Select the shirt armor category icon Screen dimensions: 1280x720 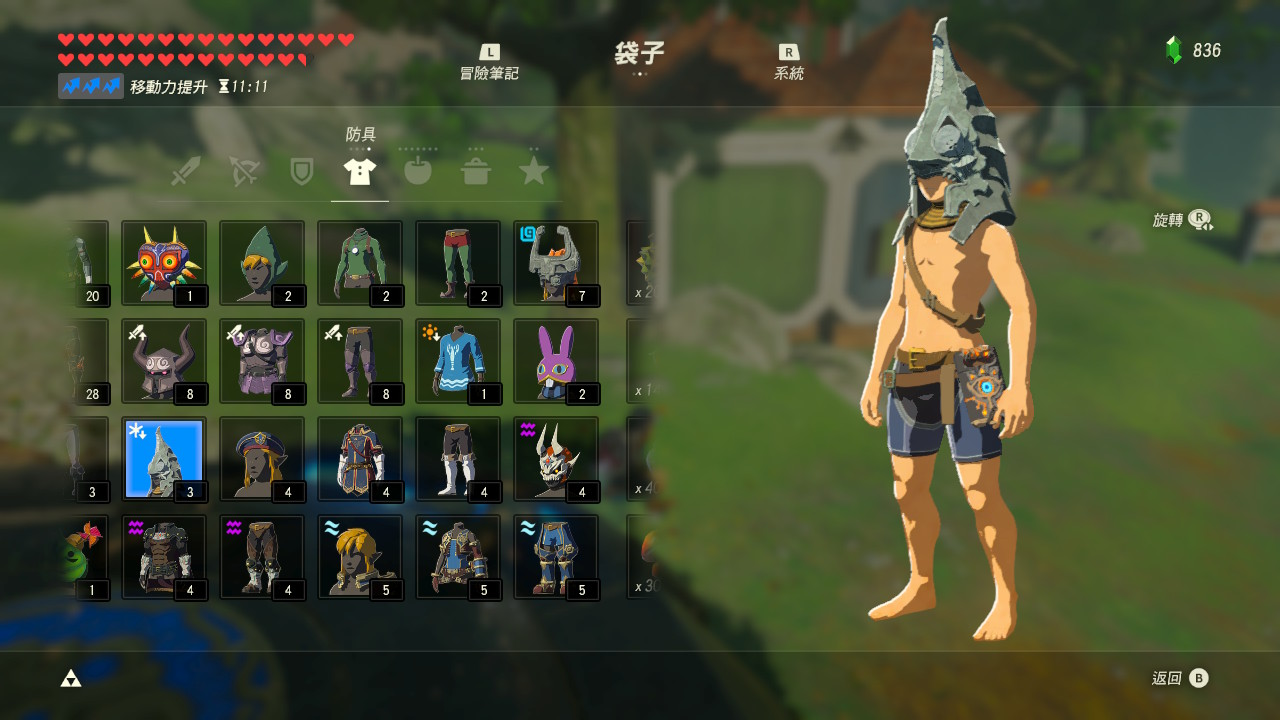point(359,170)
